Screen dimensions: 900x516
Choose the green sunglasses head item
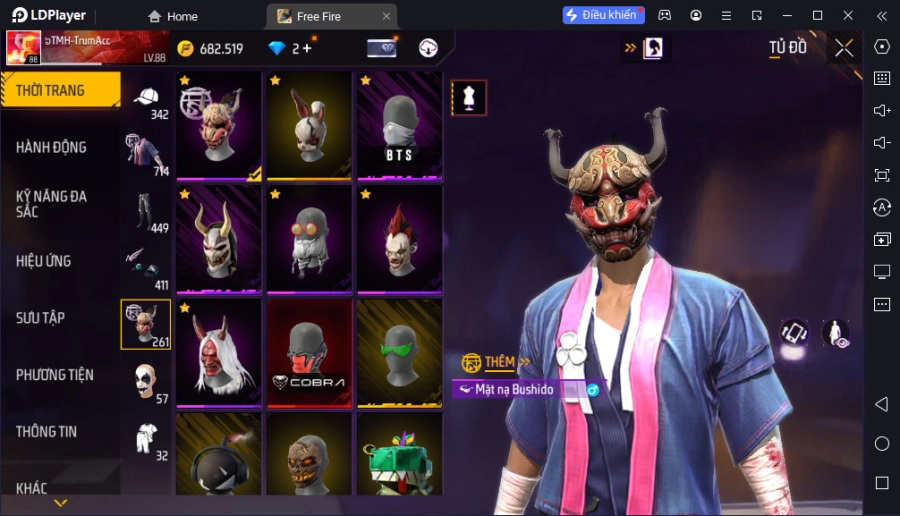[399, 353]
